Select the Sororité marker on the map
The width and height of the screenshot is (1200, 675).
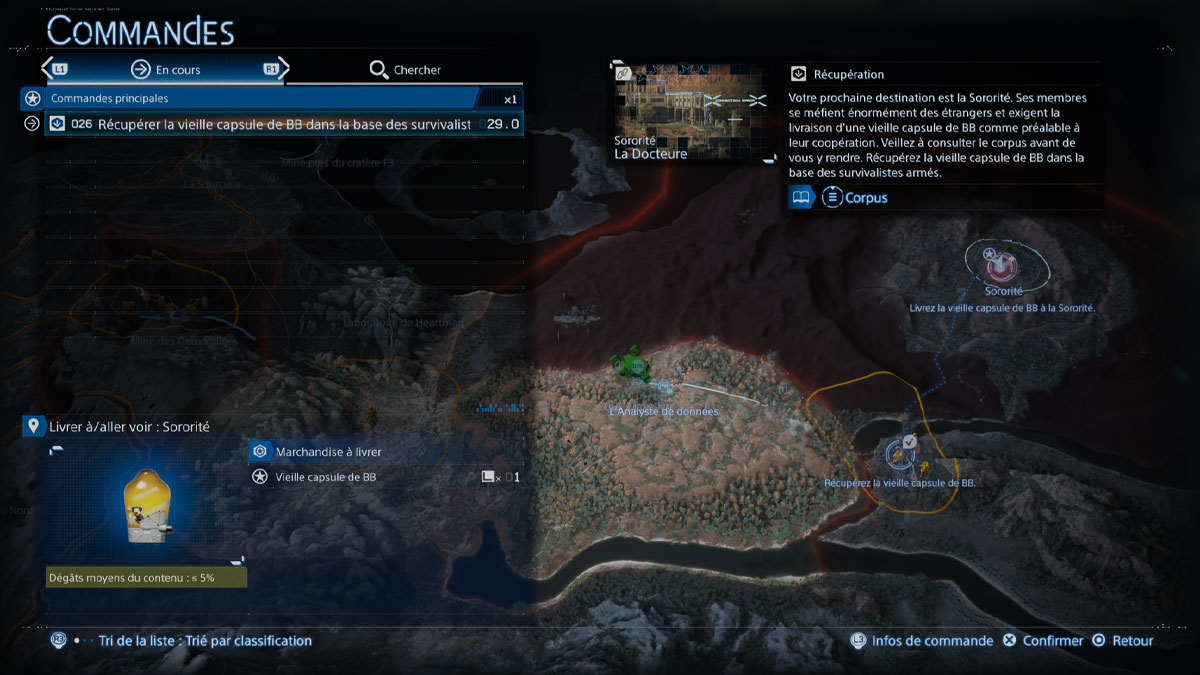point(1000,266)
